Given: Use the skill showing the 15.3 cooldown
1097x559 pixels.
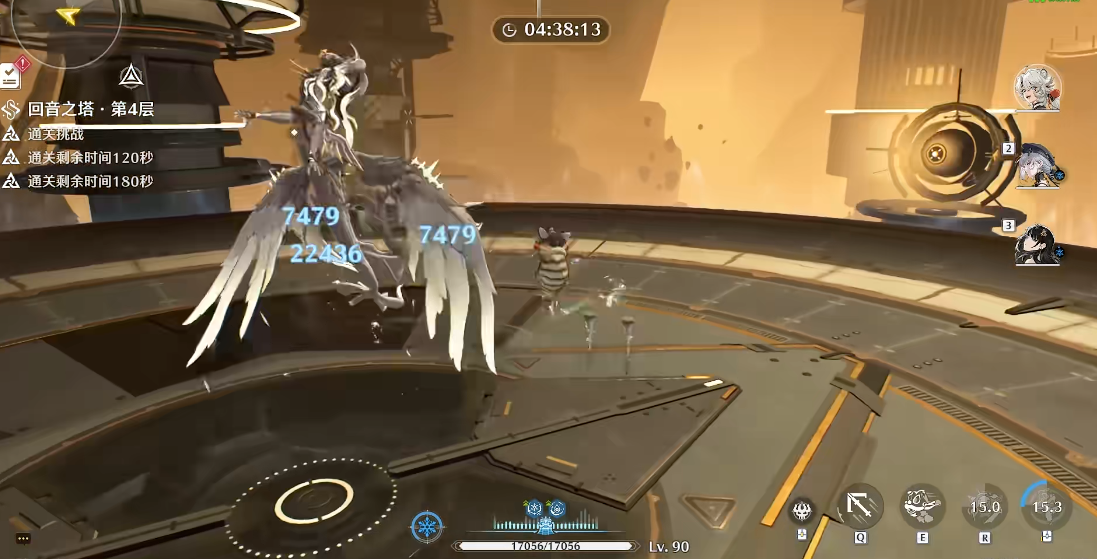Looking at the screenshot, I should pos(1046,507).
